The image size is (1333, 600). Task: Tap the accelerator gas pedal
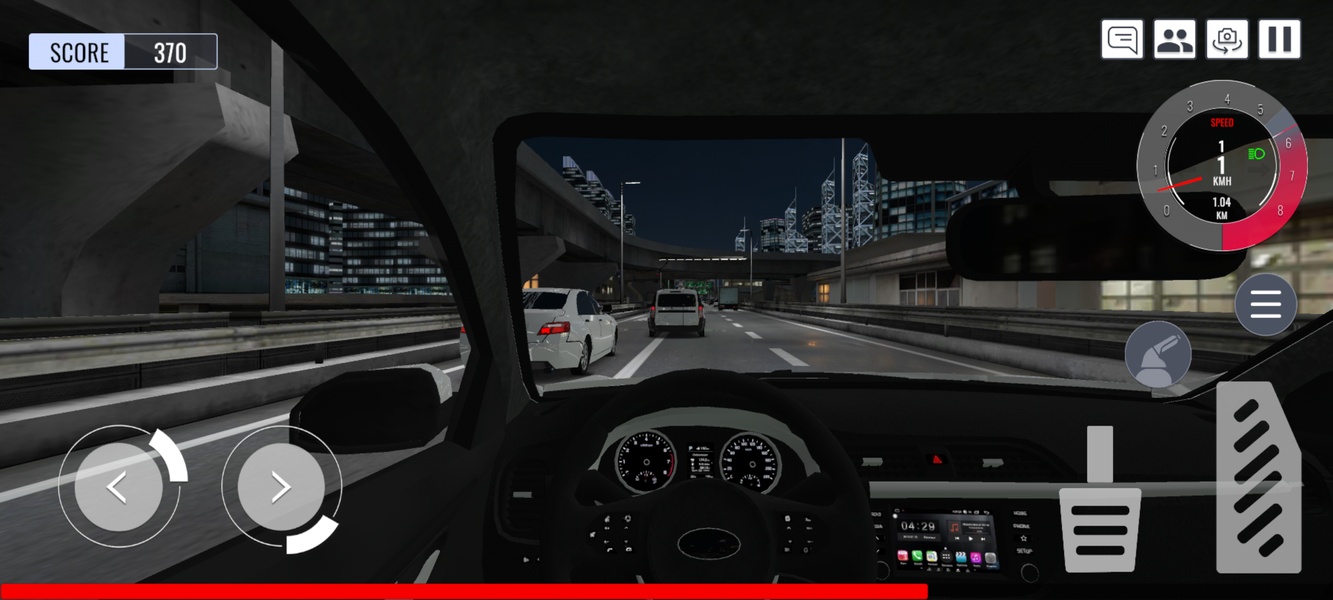[1258, 480]
